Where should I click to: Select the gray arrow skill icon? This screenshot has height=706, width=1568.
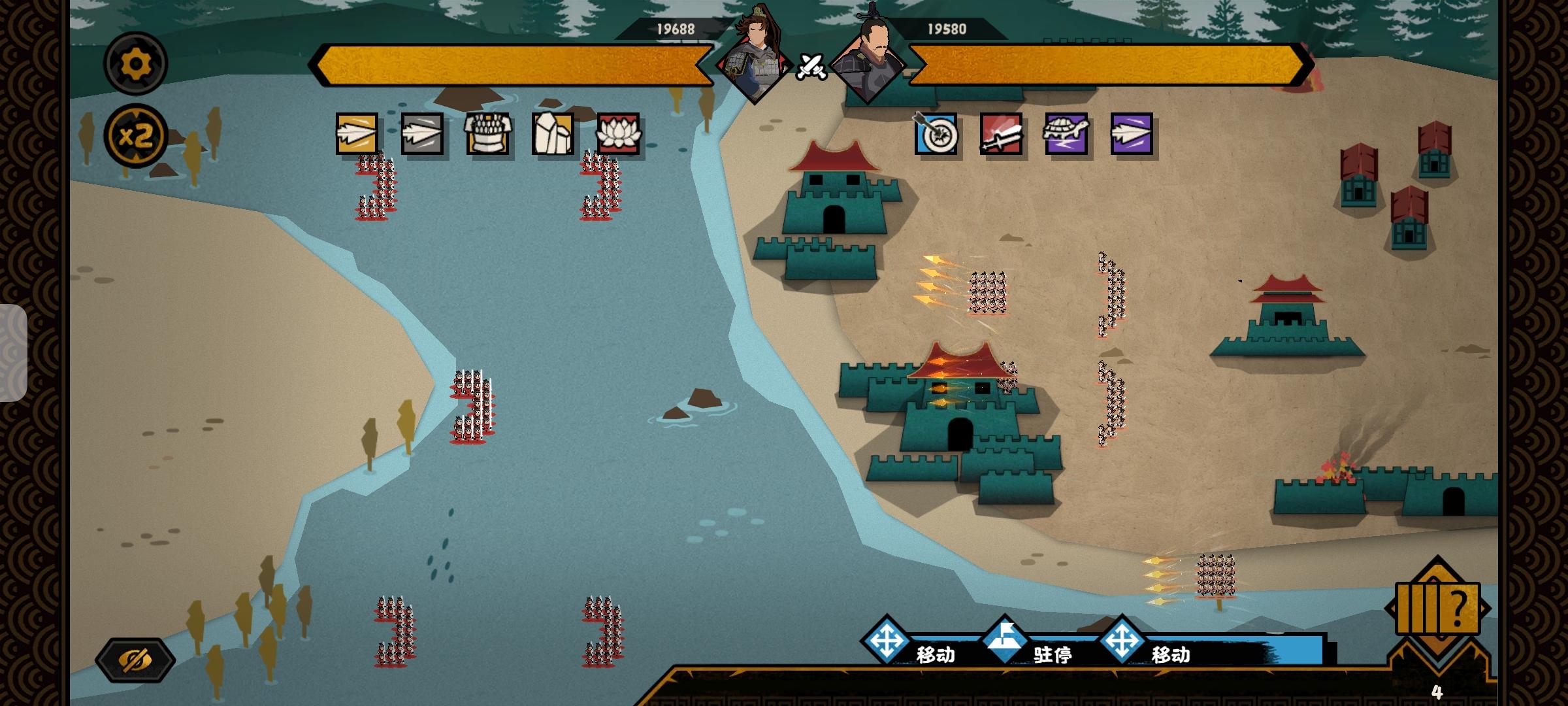coord(422,134)
